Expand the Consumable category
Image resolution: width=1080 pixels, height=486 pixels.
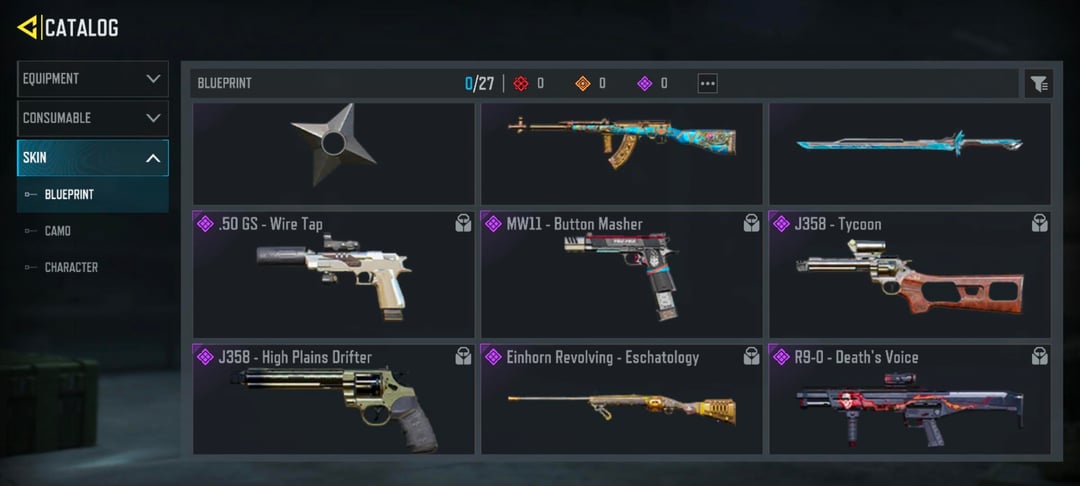point(92,118)
